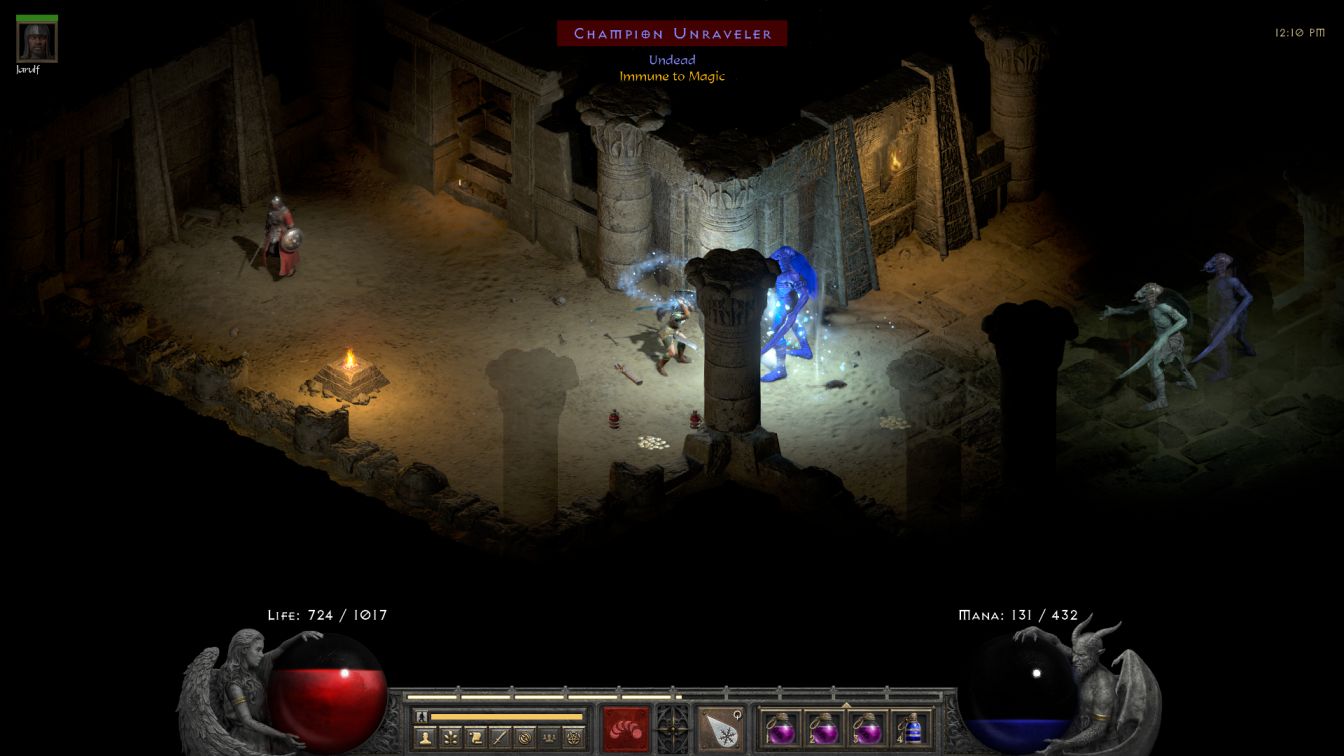Open the quest log scroll button

click(474, 738)
